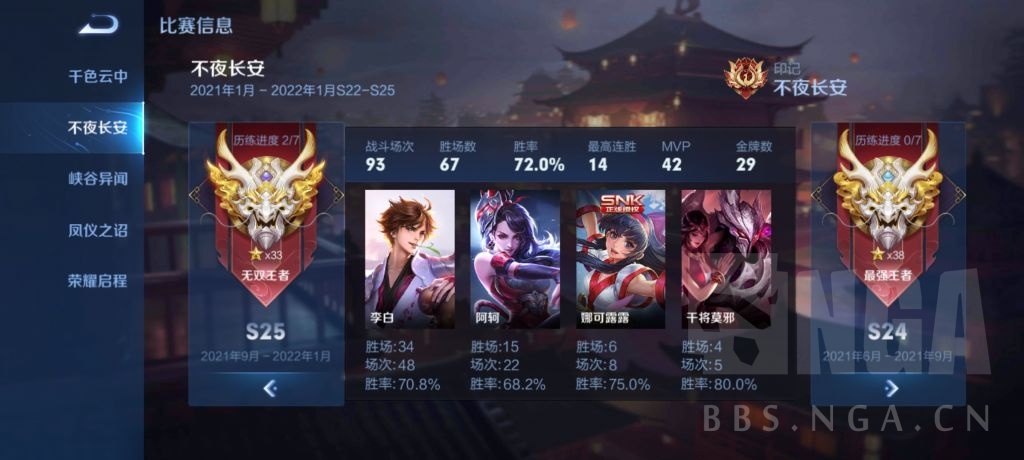Switch to the 凤仪之诏 tab
1024x460 pixels.
pyautogui.click(x=97, y=229)
